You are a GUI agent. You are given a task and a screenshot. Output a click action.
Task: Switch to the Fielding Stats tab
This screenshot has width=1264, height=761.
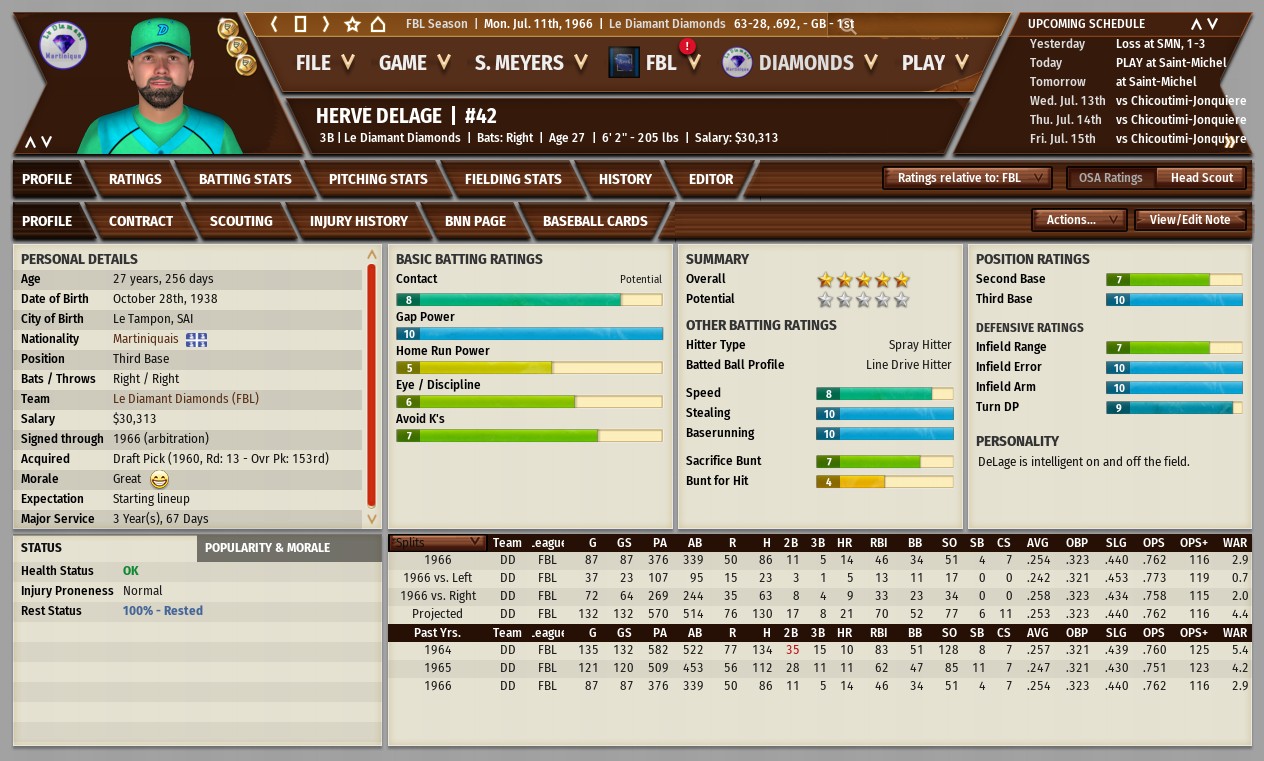513,179
